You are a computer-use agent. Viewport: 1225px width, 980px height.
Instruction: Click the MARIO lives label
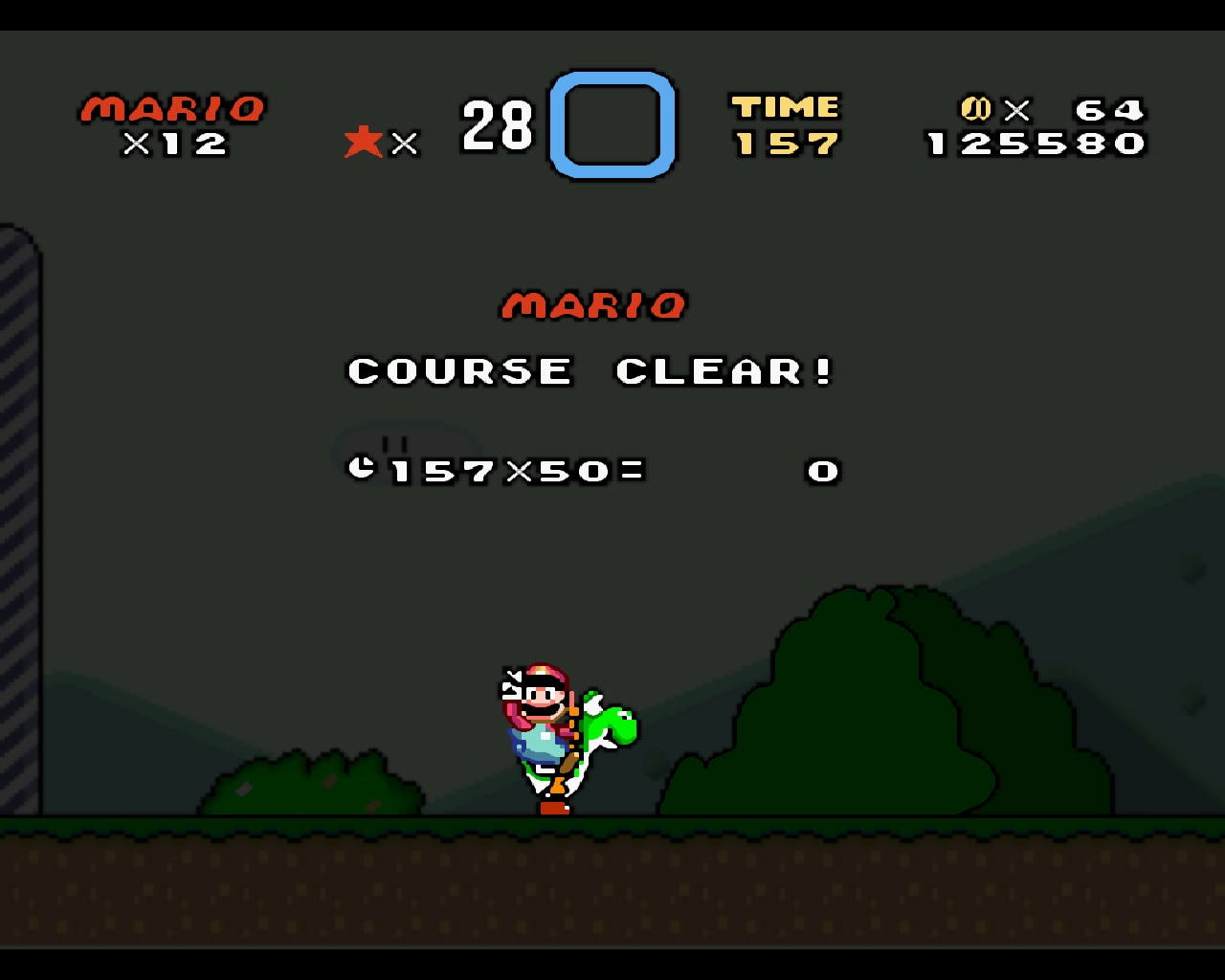click(x=172, y=107)
